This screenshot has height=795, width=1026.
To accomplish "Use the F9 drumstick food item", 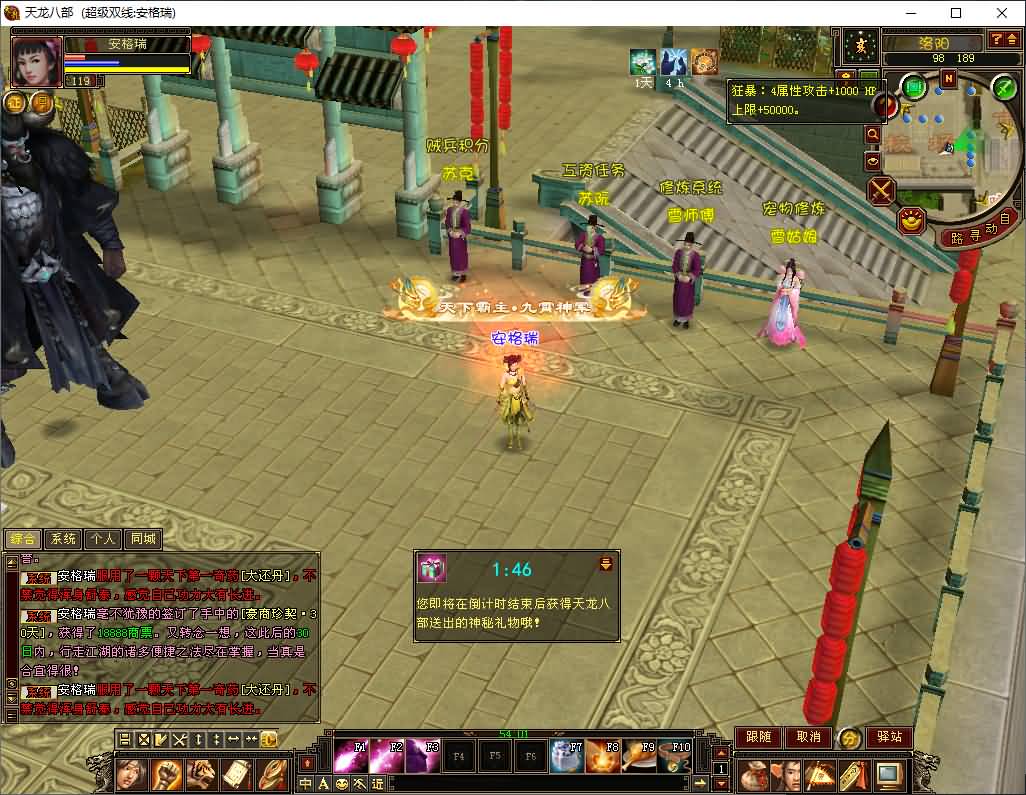I will (638, 756).
